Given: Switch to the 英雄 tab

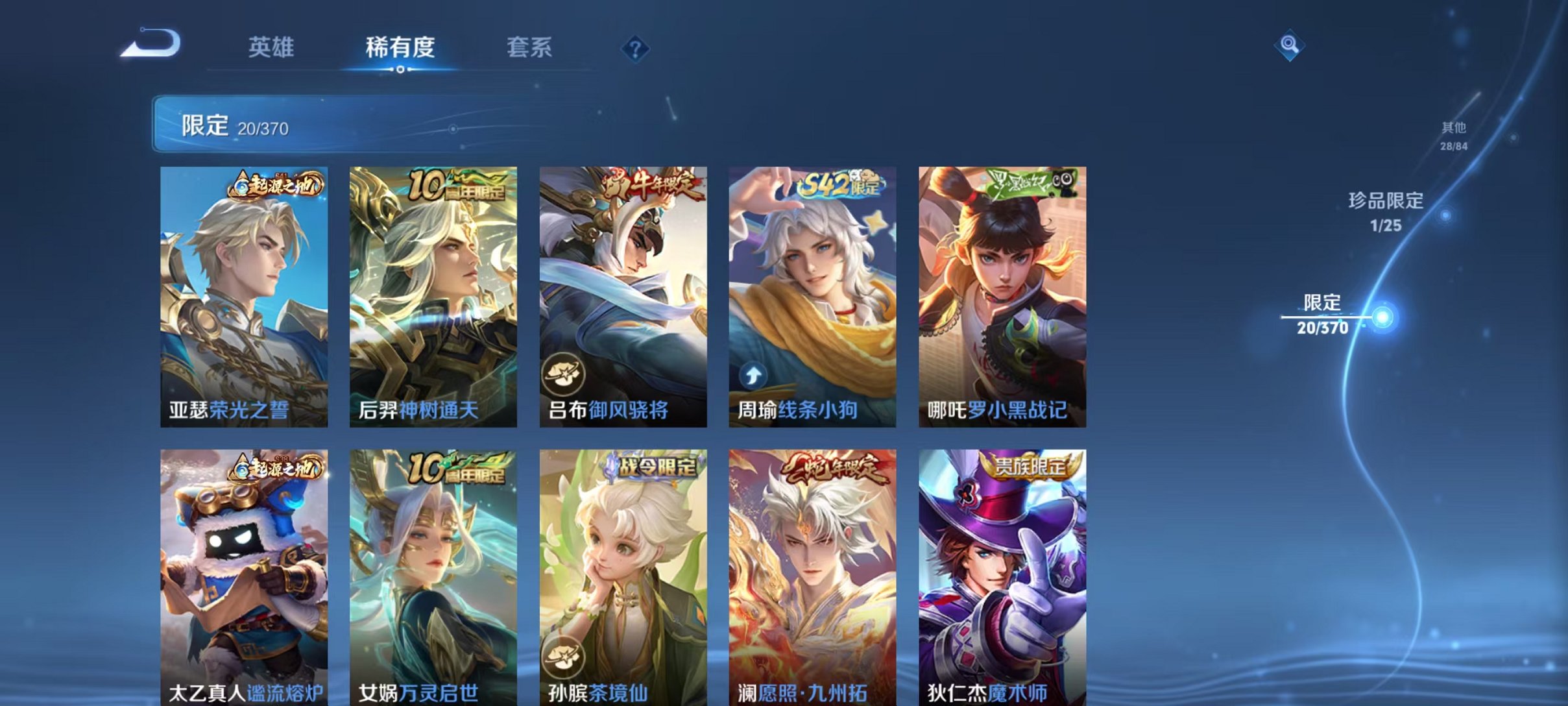Looking at the screenshot, I should pyautogui.click(x=272, y=47).
